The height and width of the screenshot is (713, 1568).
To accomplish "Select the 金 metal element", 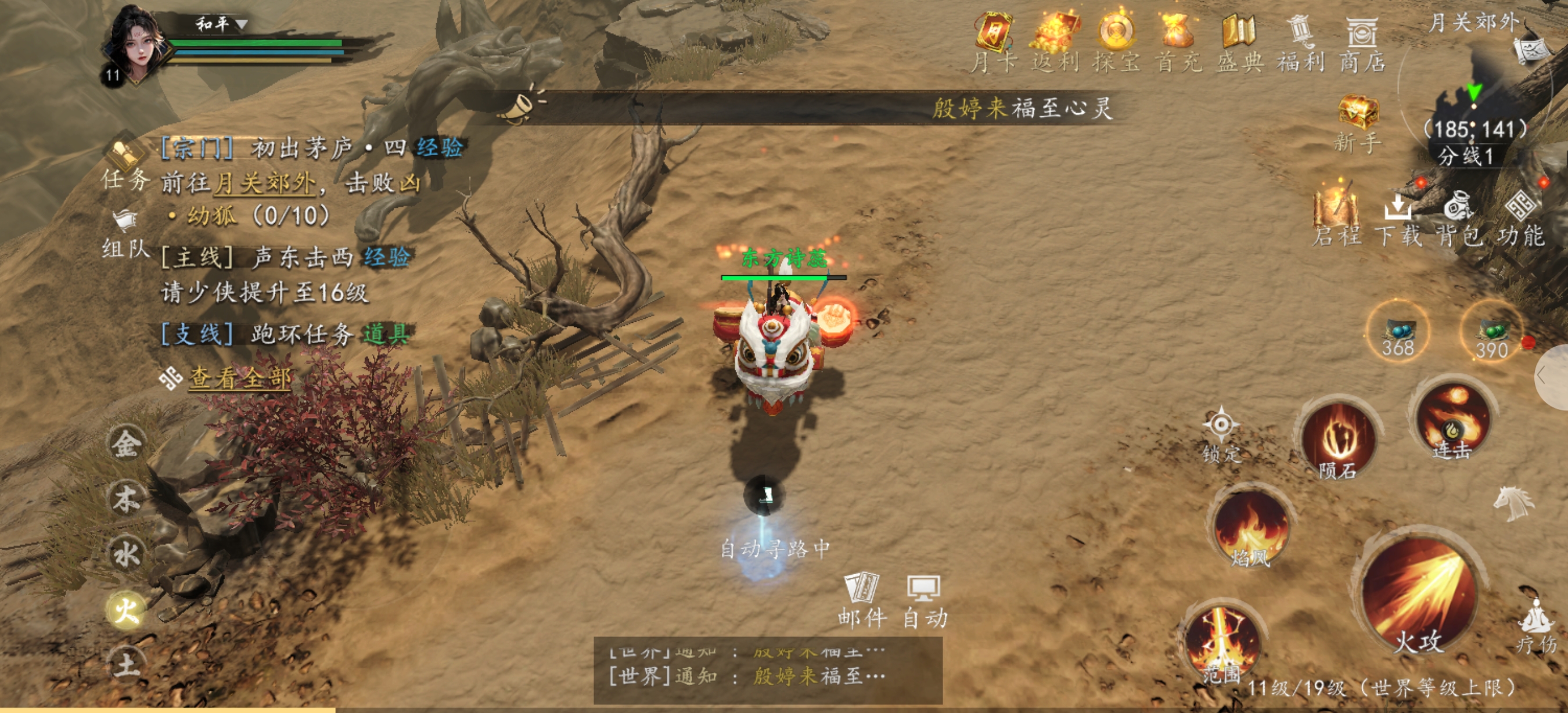I will tap(126, 444).
